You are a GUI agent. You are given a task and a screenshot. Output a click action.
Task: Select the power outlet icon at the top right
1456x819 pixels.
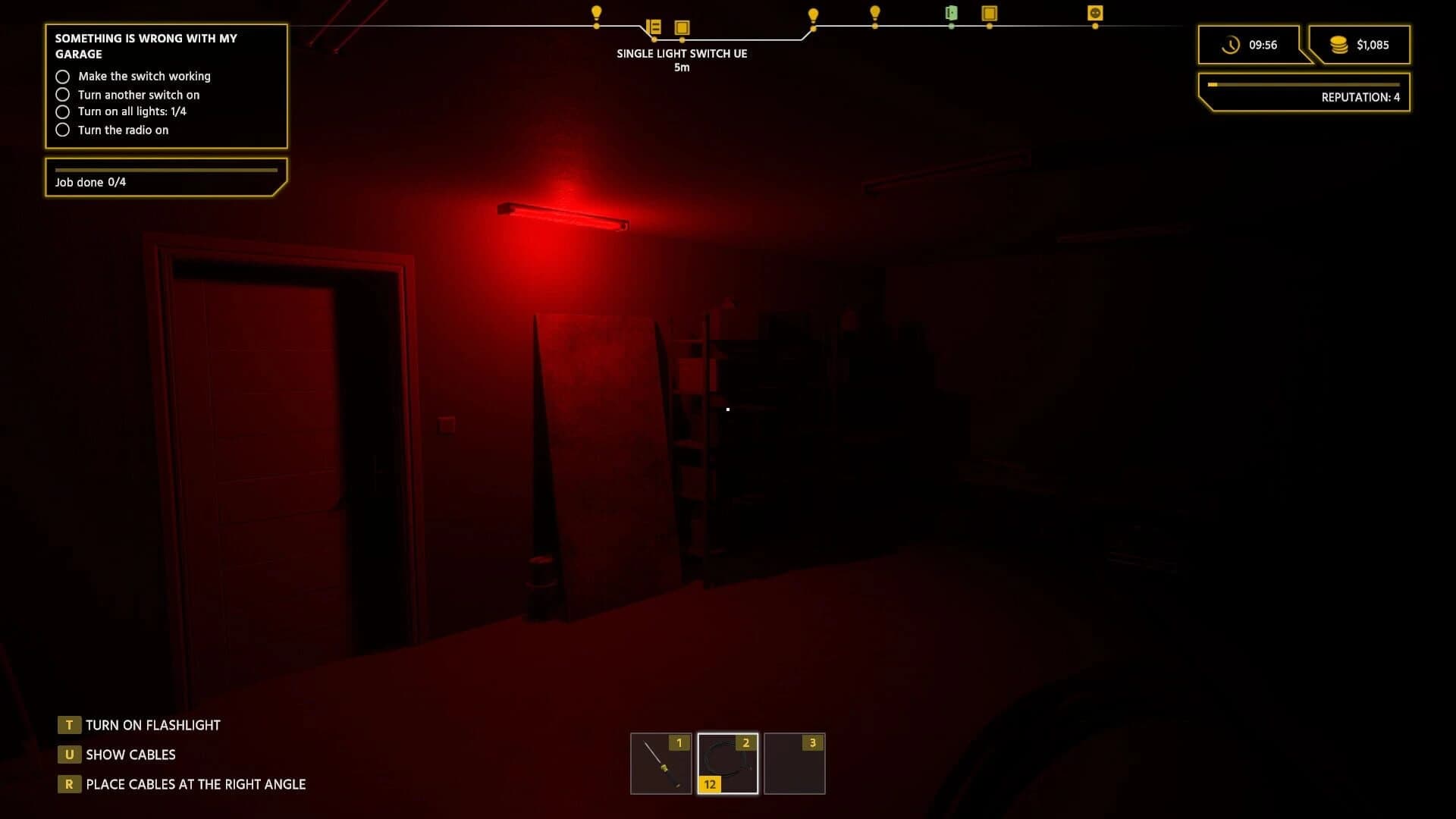pyautogui.click(x=1094, y=13)
